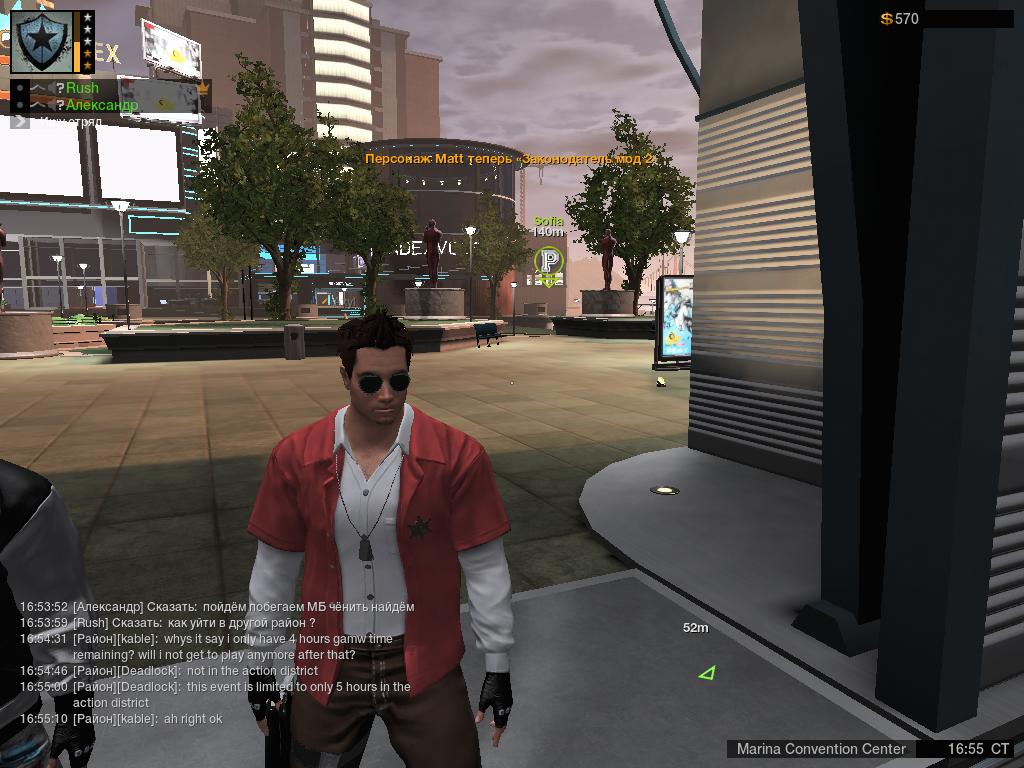Image resolution: width=1024 pixels, height=768 pixels.
Task: Select team member Александр in the group list
Action: point(101,104)
